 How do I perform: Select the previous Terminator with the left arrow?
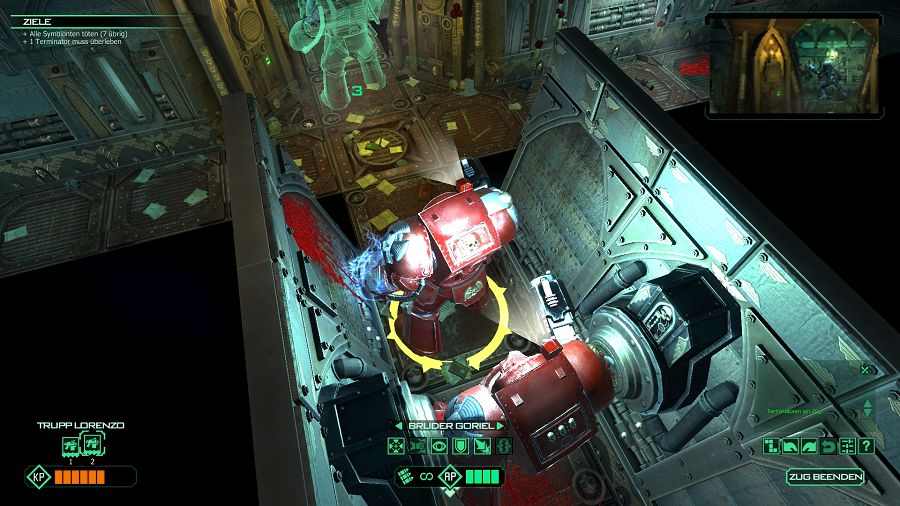tap(400, 426)
